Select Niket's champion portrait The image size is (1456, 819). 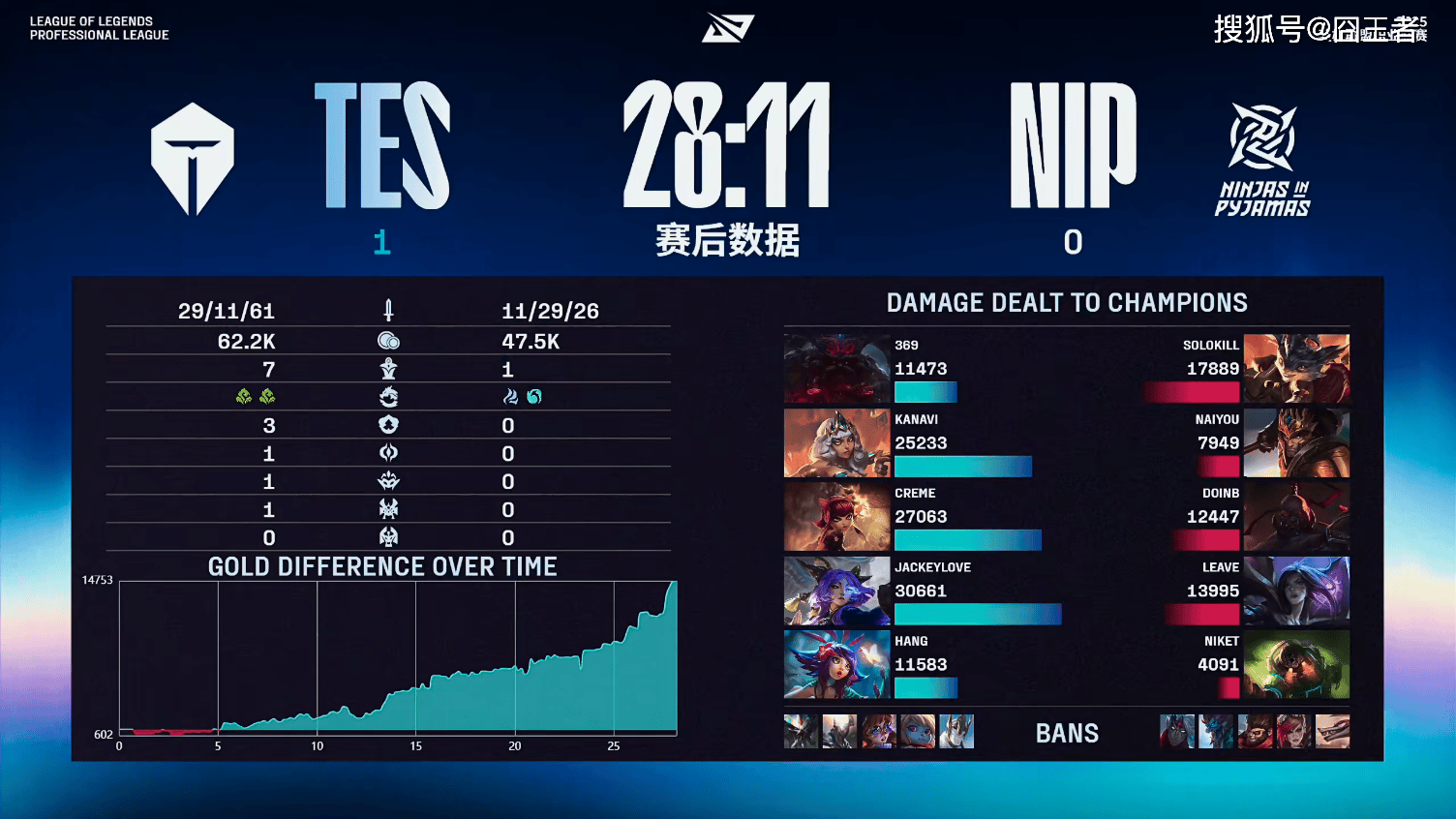pyautogui.click(x=1296, y=665)
